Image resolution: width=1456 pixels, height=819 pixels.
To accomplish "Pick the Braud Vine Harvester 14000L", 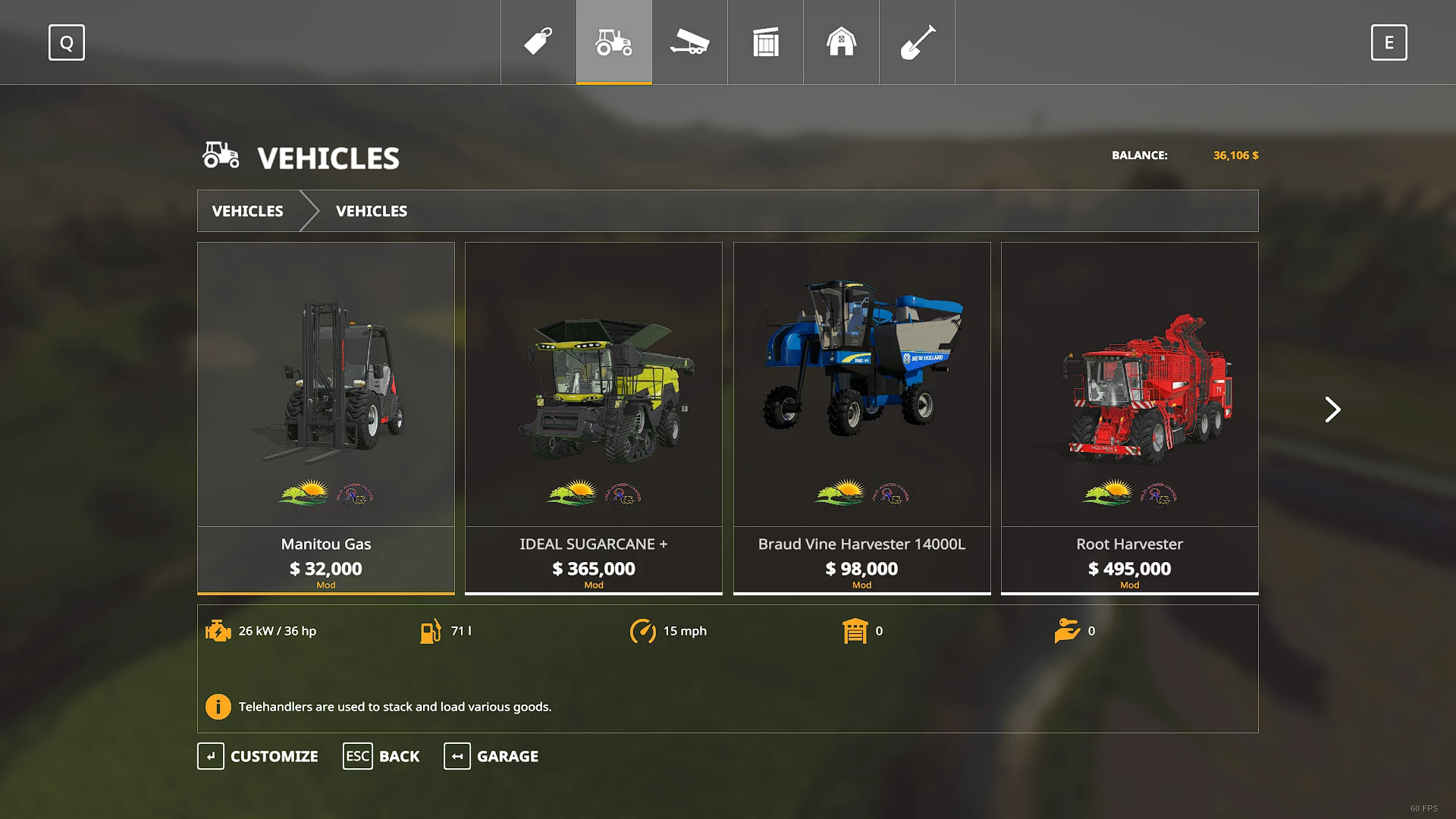I will pyautogui.click(x=861, y=417).
